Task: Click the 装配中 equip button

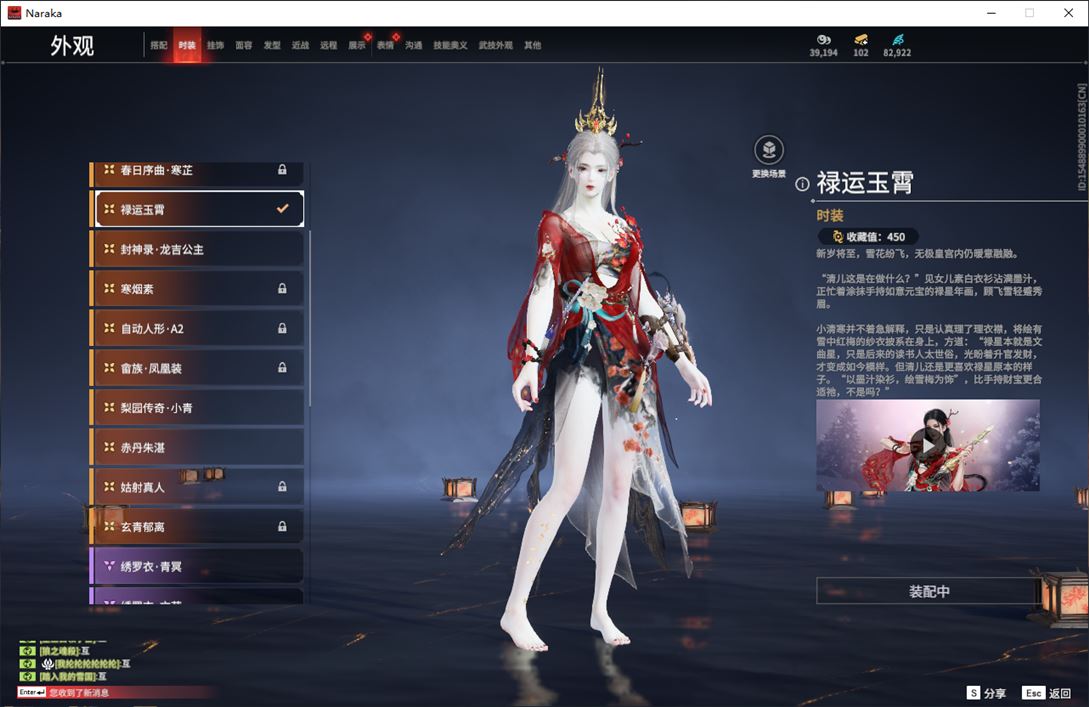Action: (x=929, y=591)
